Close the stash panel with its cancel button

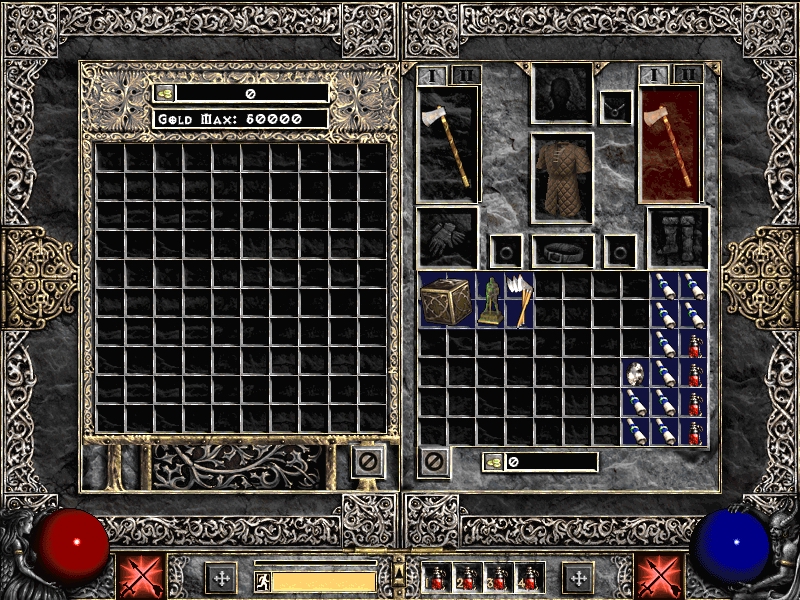coord(368,462)
